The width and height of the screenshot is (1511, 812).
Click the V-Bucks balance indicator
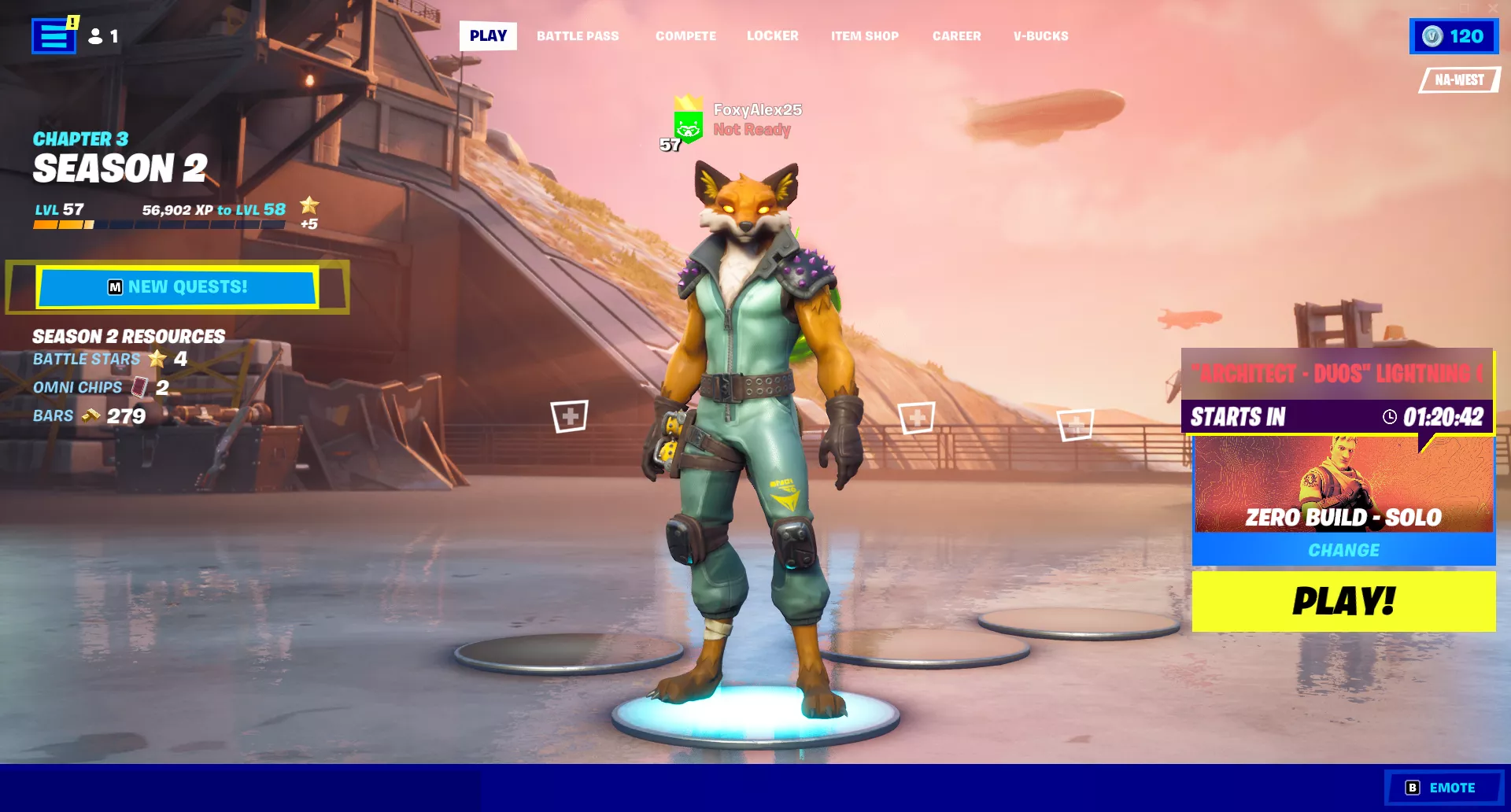(x=1453, y=36)
